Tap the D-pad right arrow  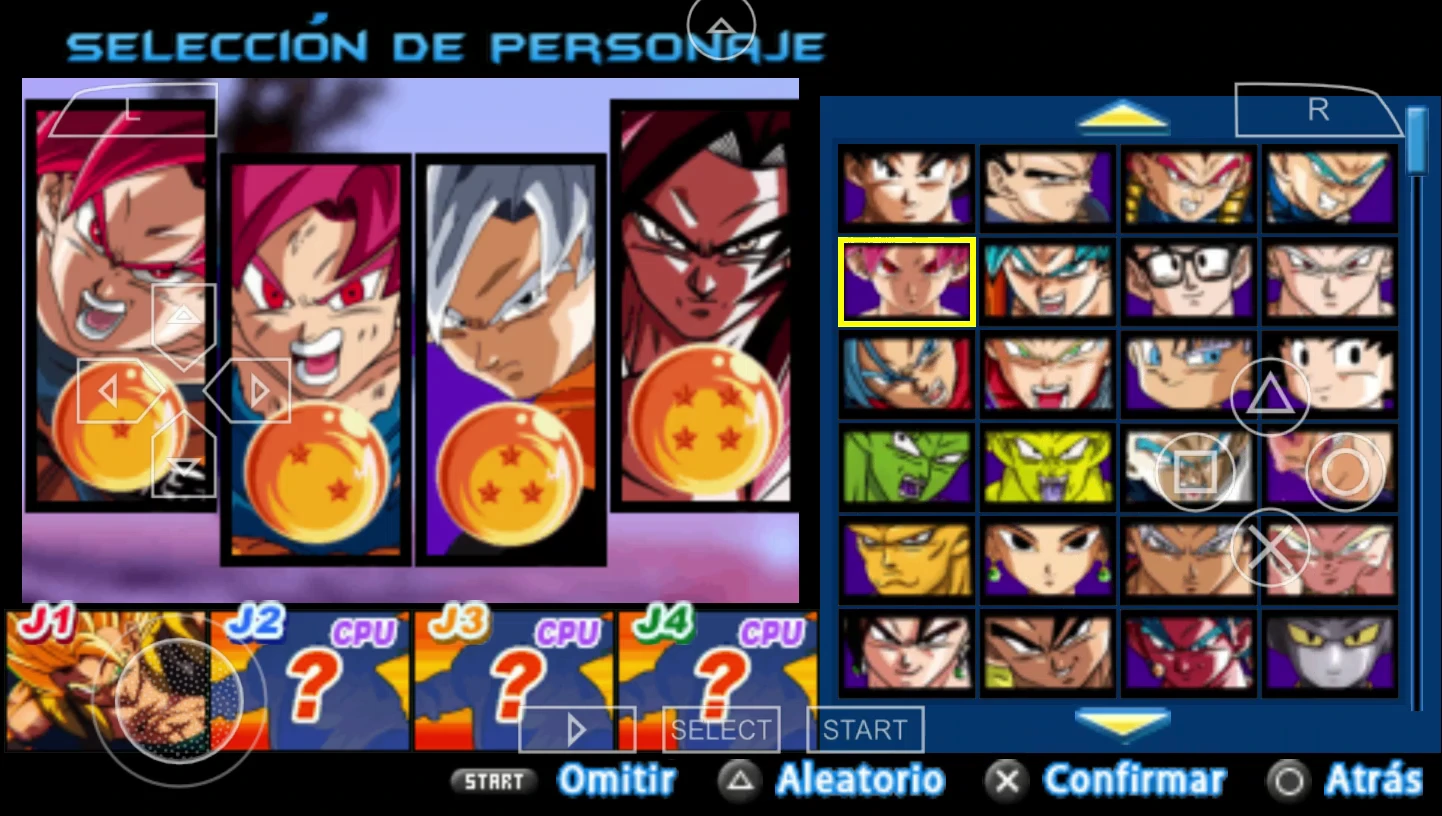(x=260, y=391)
